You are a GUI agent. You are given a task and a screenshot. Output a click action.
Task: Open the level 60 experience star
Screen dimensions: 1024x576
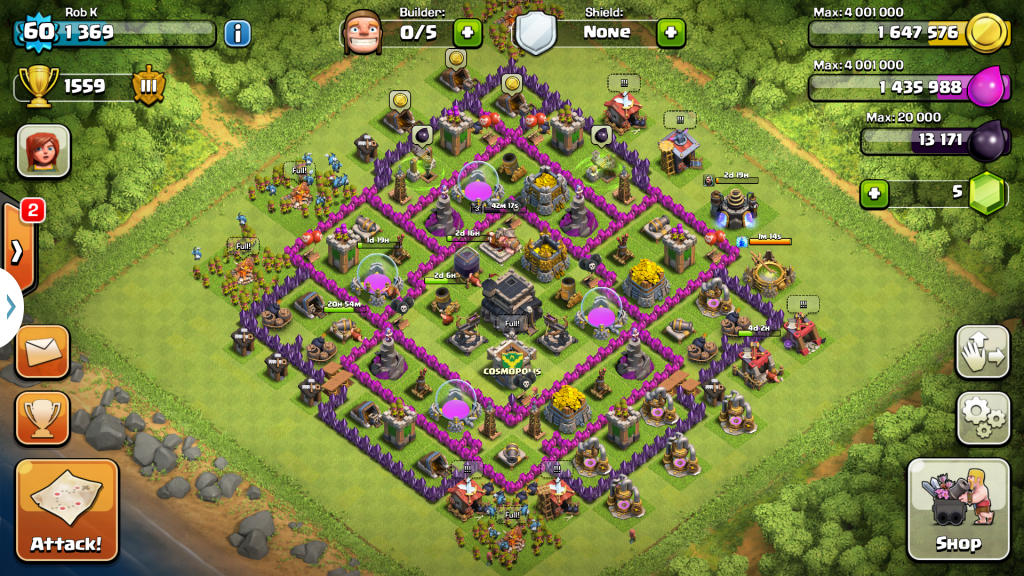(x=37, y=31)
